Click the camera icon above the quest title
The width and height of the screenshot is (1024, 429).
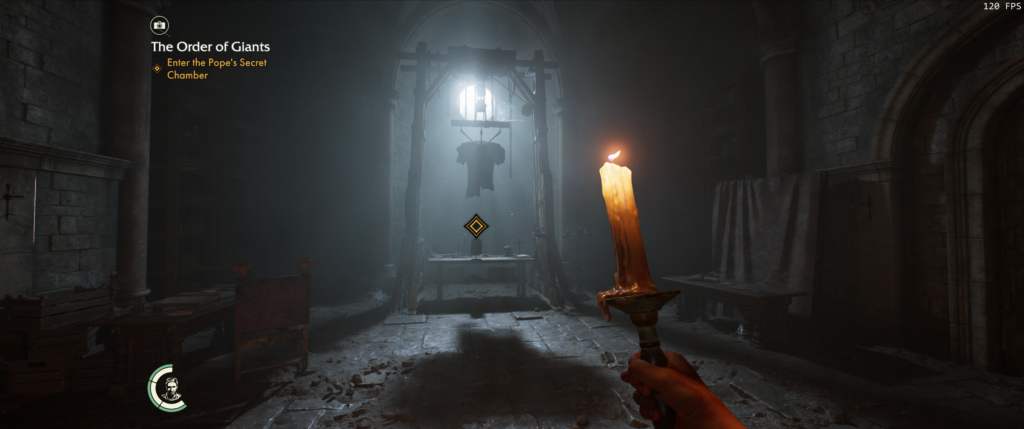160,24
